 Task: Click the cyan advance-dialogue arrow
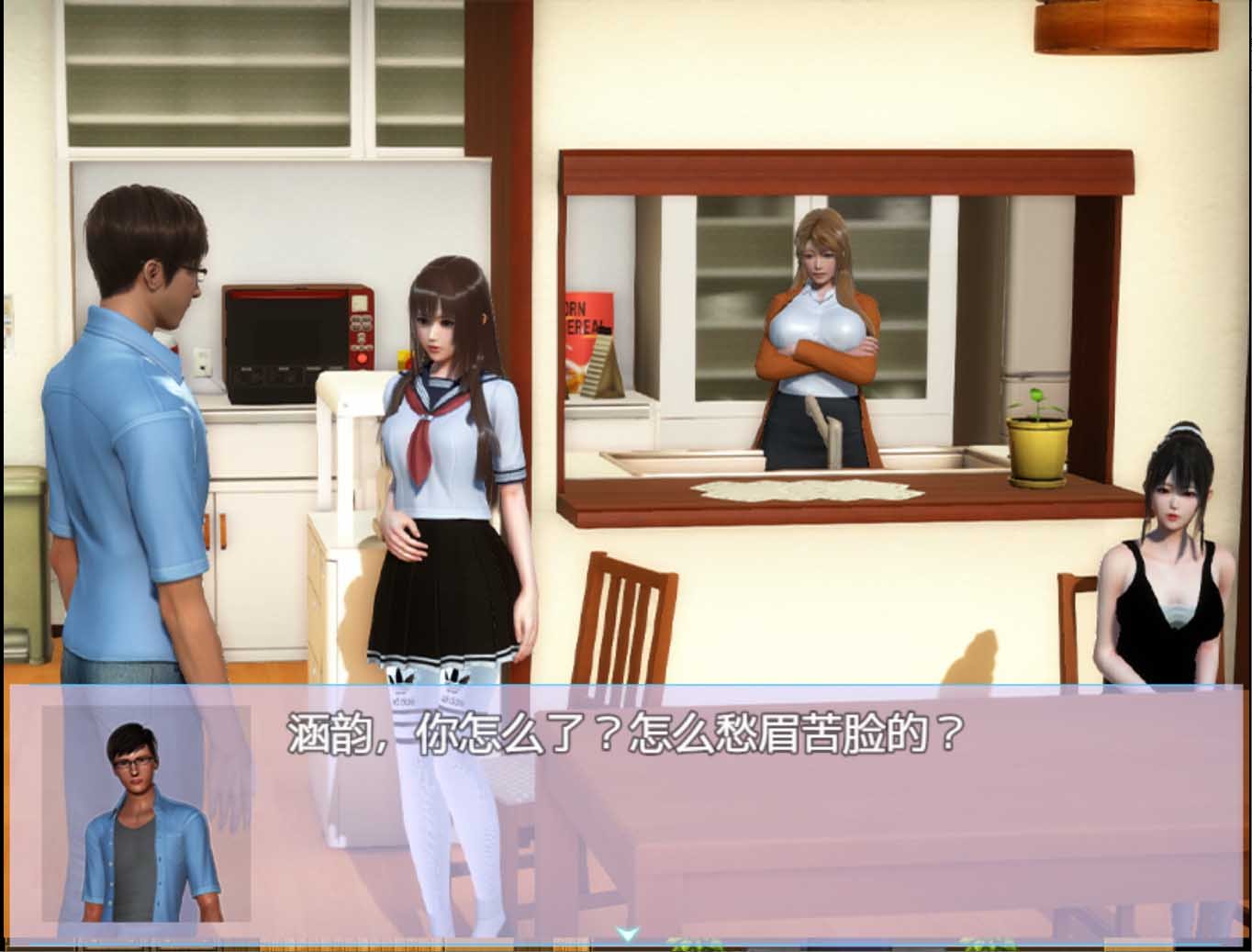click(627, 934)
